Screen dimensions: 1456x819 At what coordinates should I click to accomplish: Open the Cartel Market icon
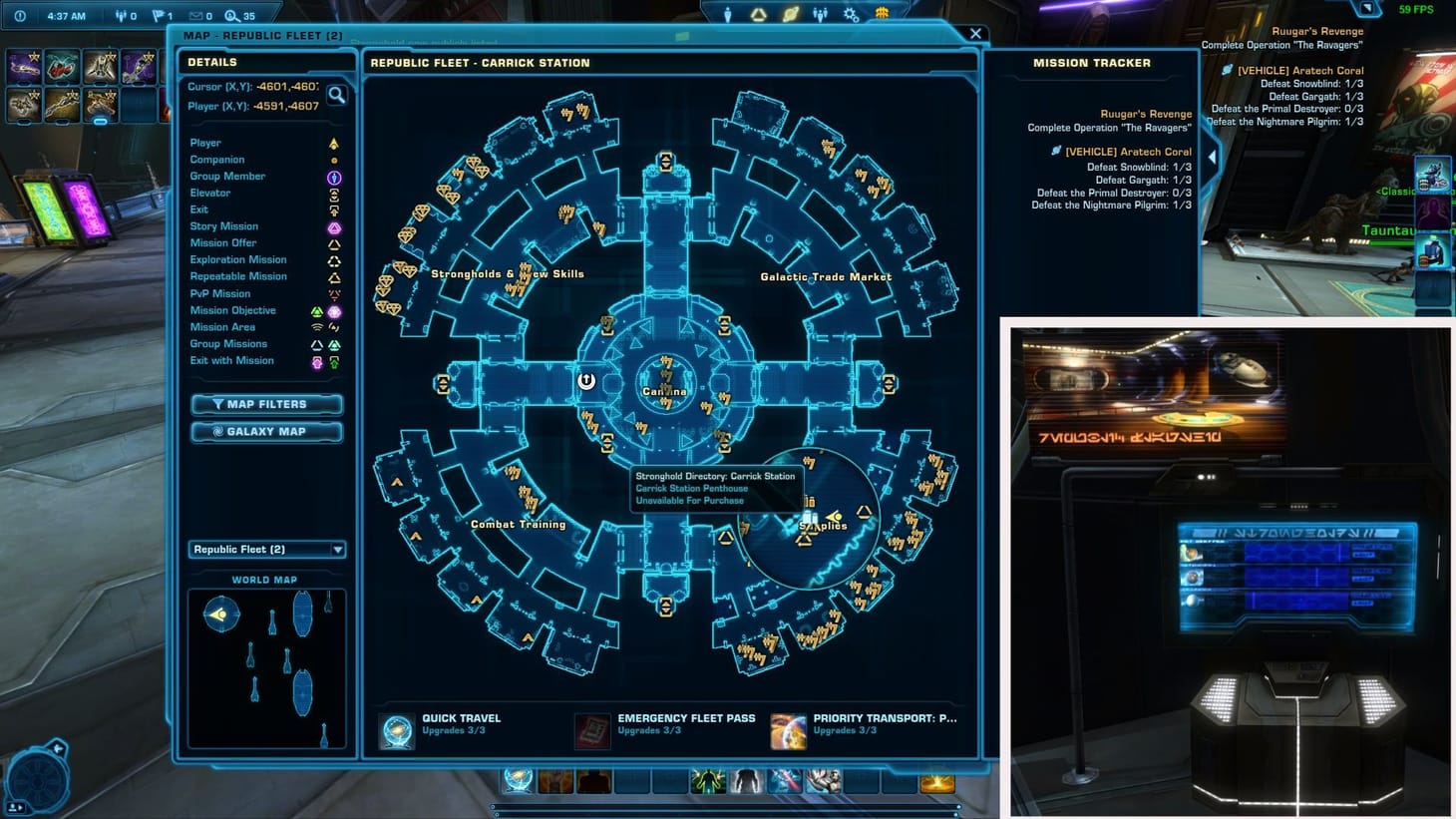tap(880, 14)
